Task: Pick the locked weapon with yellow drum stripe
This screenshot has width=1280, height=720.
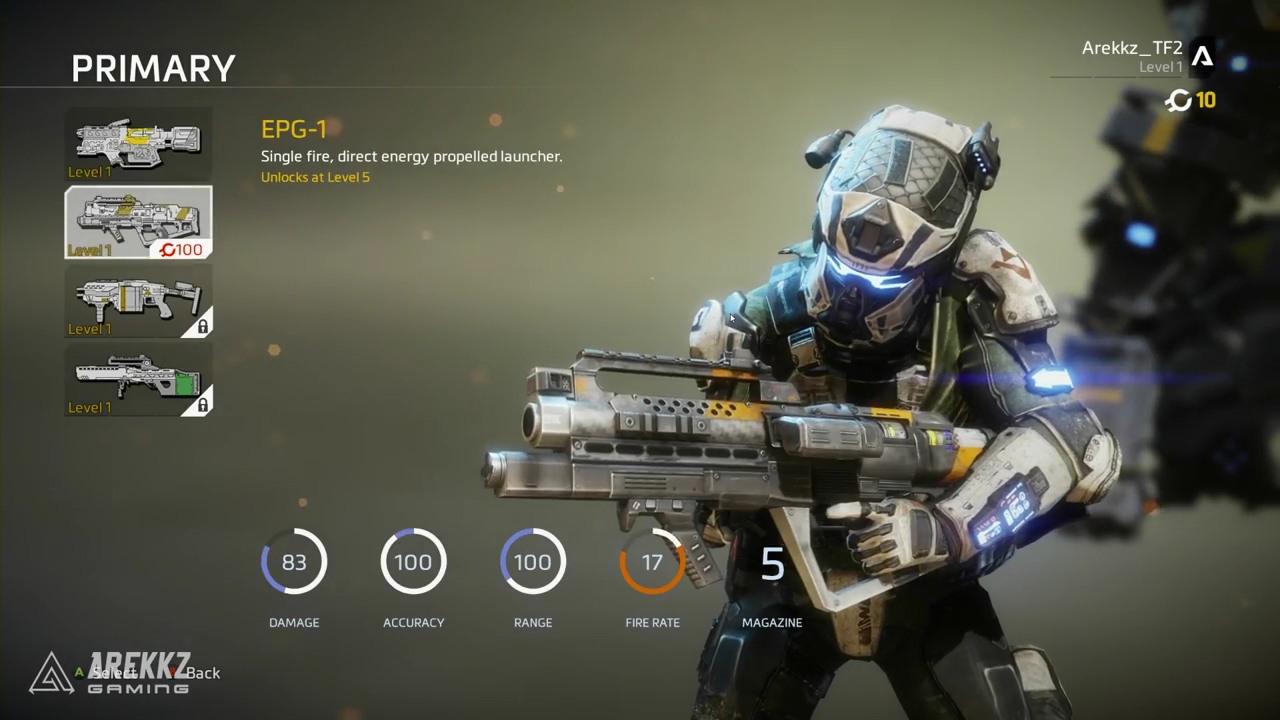Action: (x=138, y=300)
